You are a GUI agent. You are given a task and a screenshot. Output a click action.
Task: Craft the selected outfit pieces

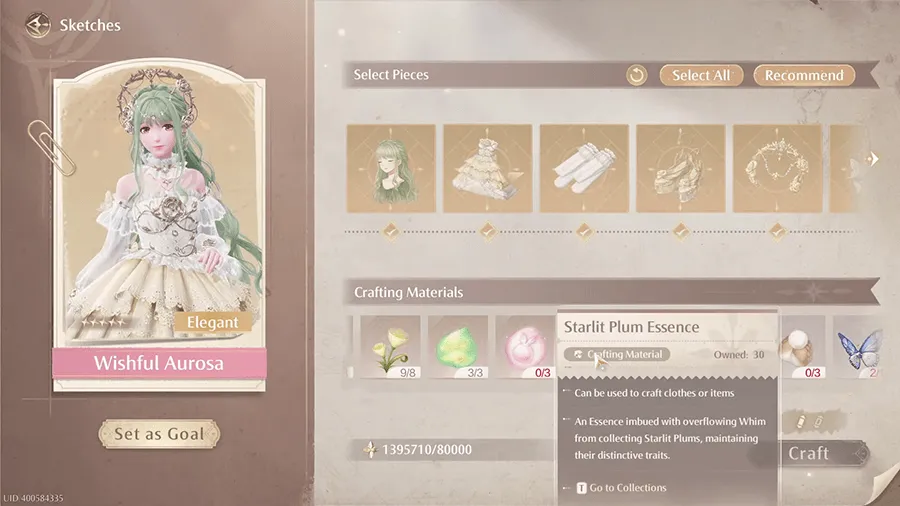(809, 453)
